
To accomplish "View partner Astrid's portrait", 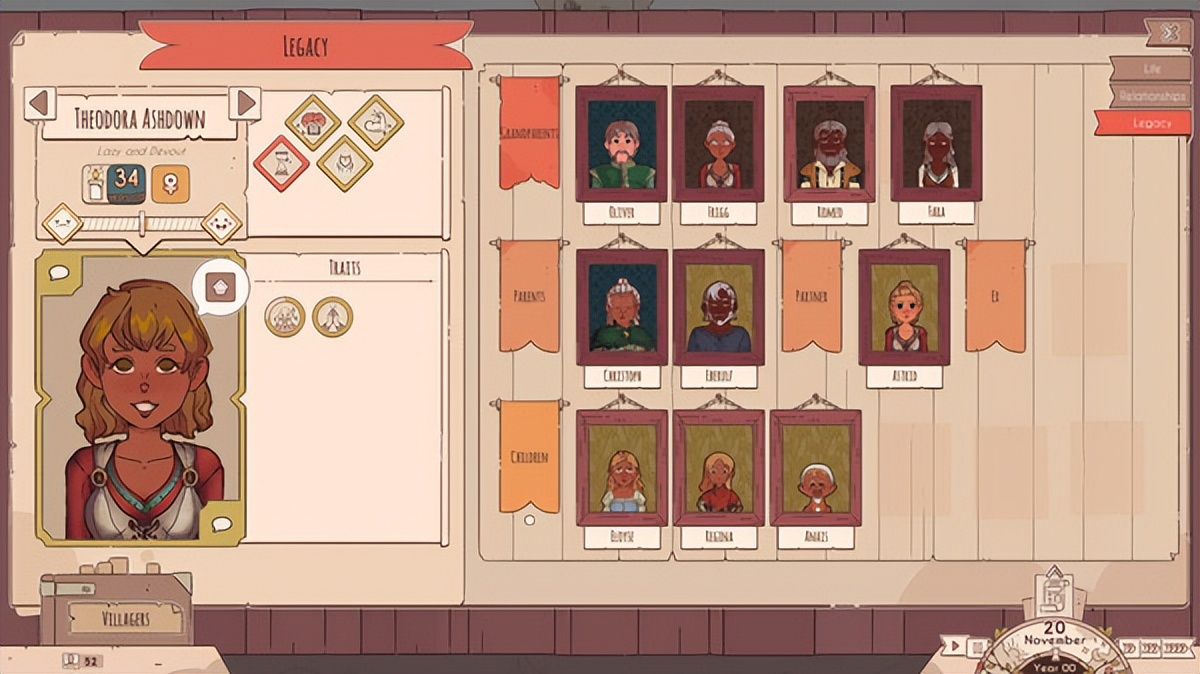I will tap(904, 307).
